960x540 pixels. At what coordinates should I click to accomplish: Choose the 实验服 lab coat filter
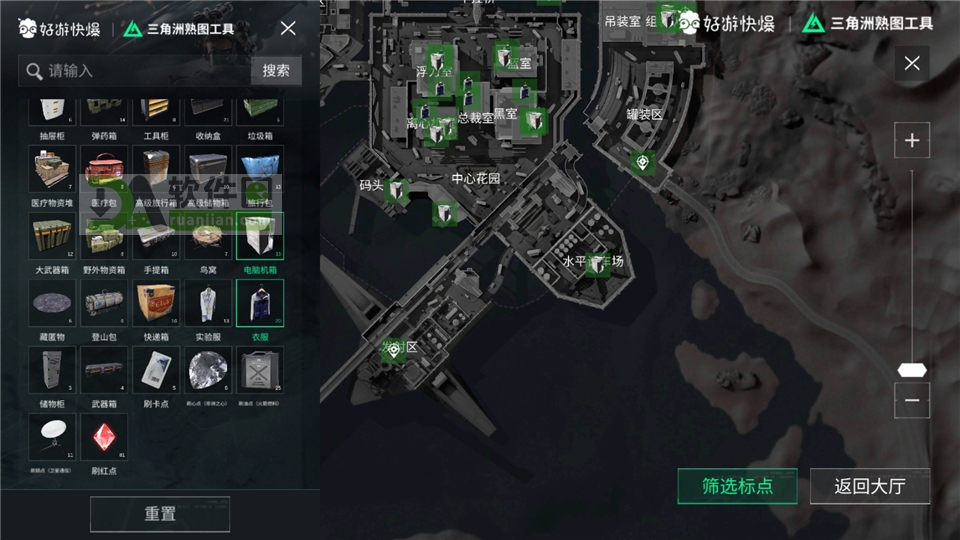(x=208, y=304)
